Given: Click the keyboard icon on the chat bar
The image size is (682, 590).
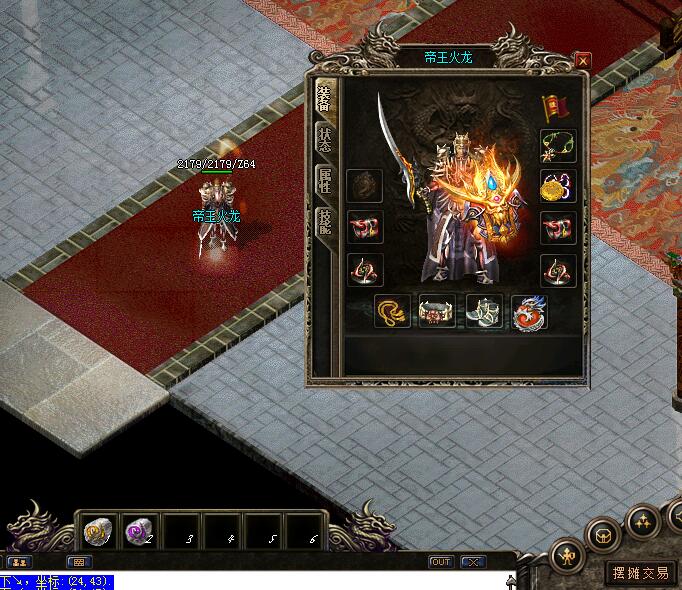Looking at the screenshot, I should (x=78, y=562).
